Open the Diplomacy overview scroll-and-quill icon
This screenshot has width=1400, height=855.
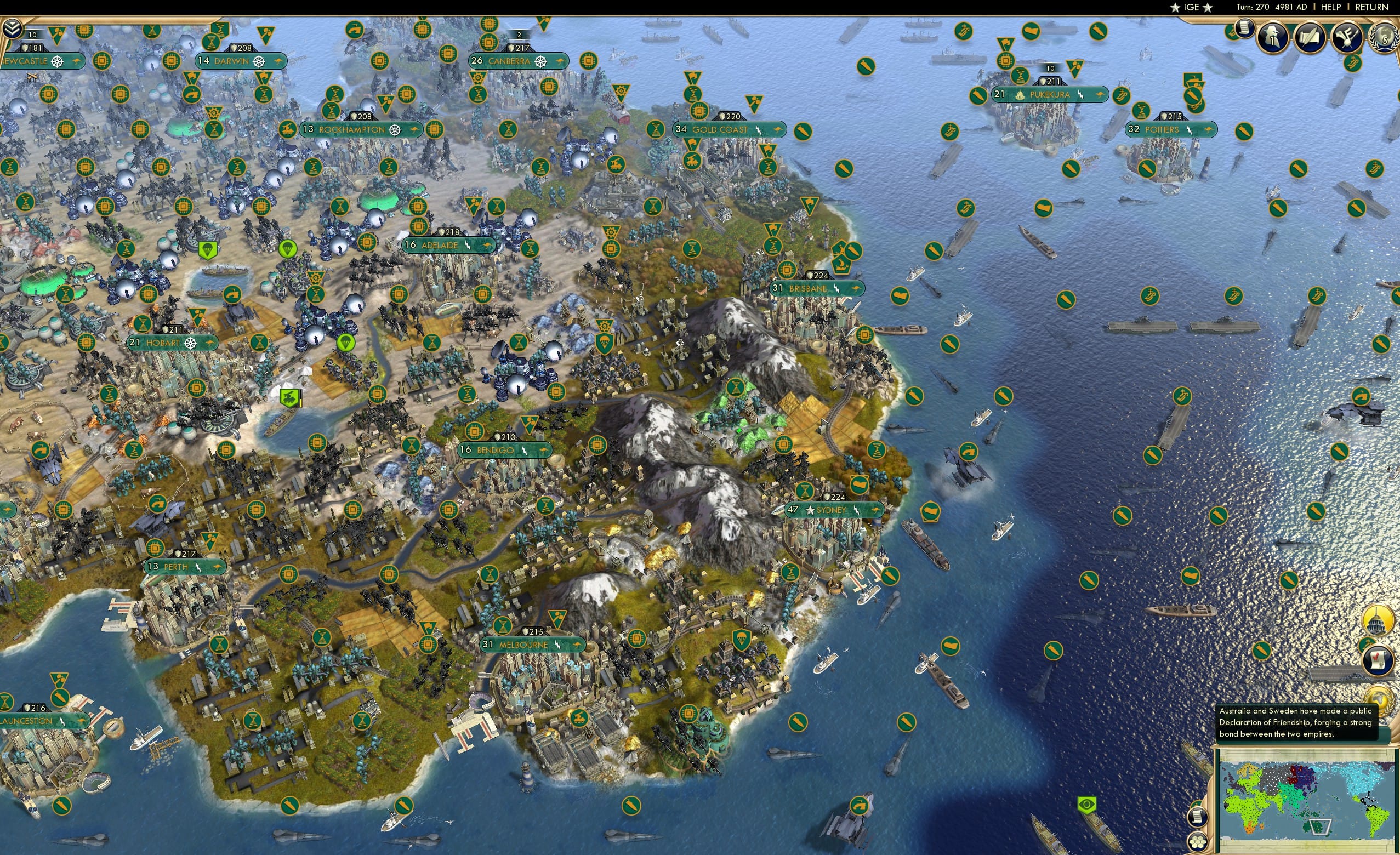point(1310,37)
